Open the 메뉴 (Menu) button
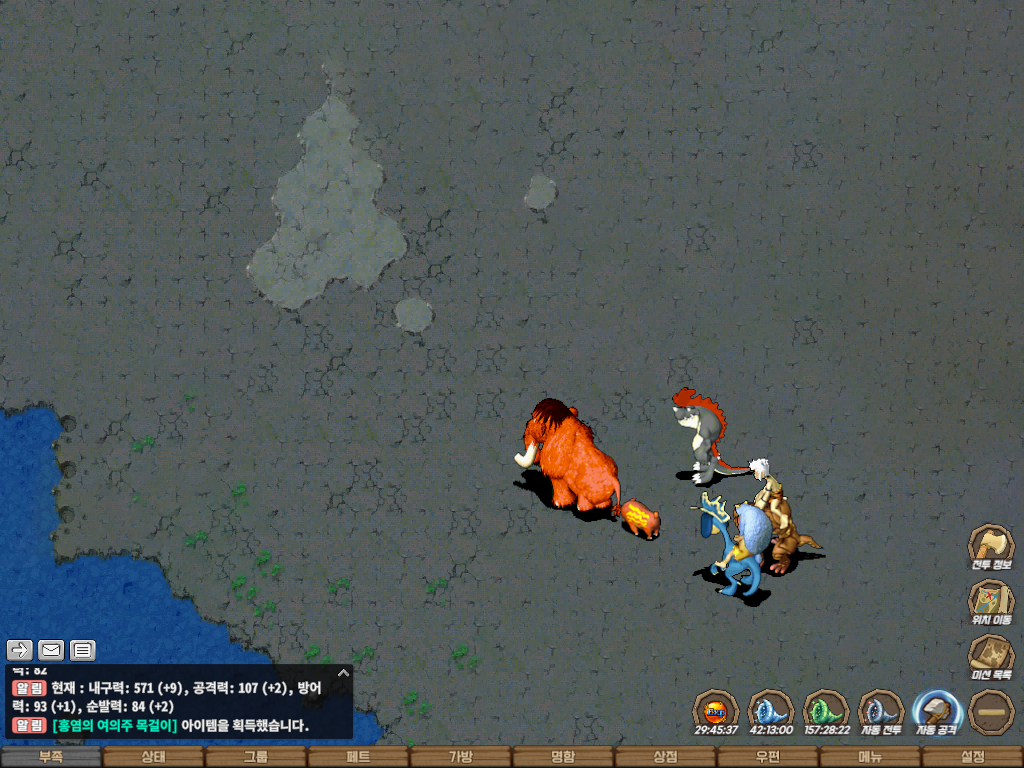Viewport: 1024px width, 768px height. [x=870, y=757]
